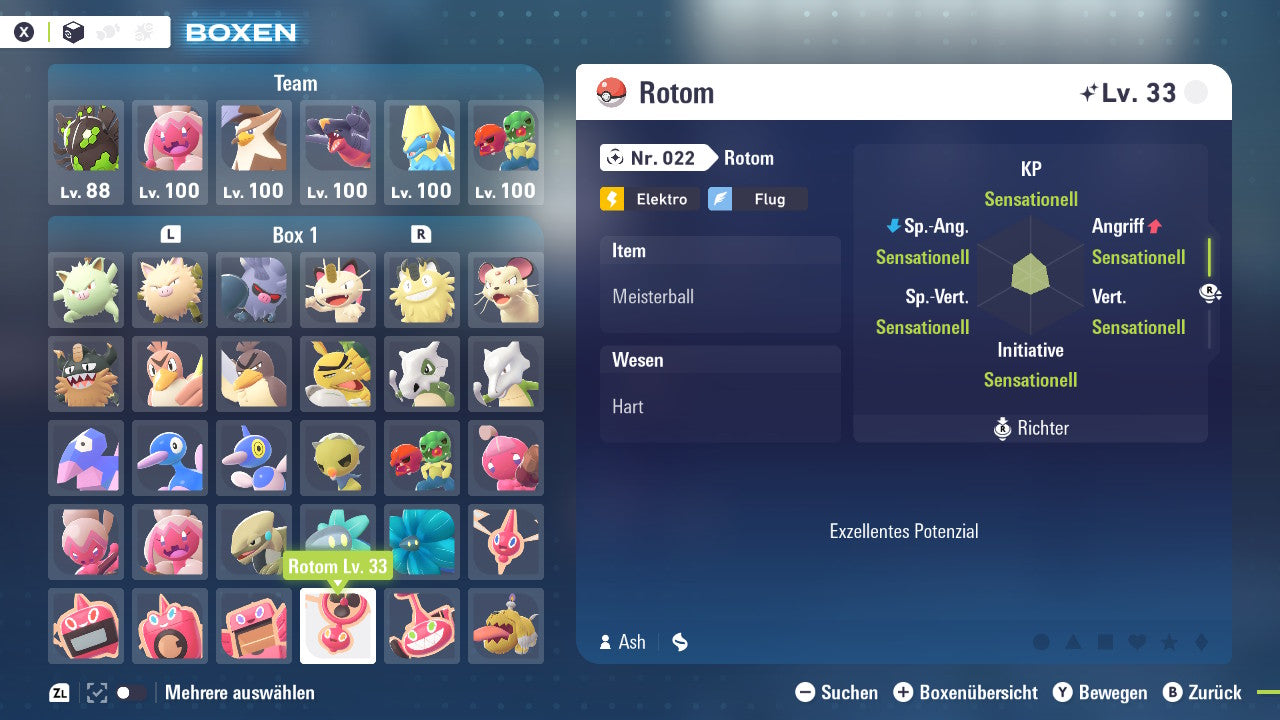This screenshot has height=720, width=1280.
Task: Select the Elektro type badge
Action: 649,199
